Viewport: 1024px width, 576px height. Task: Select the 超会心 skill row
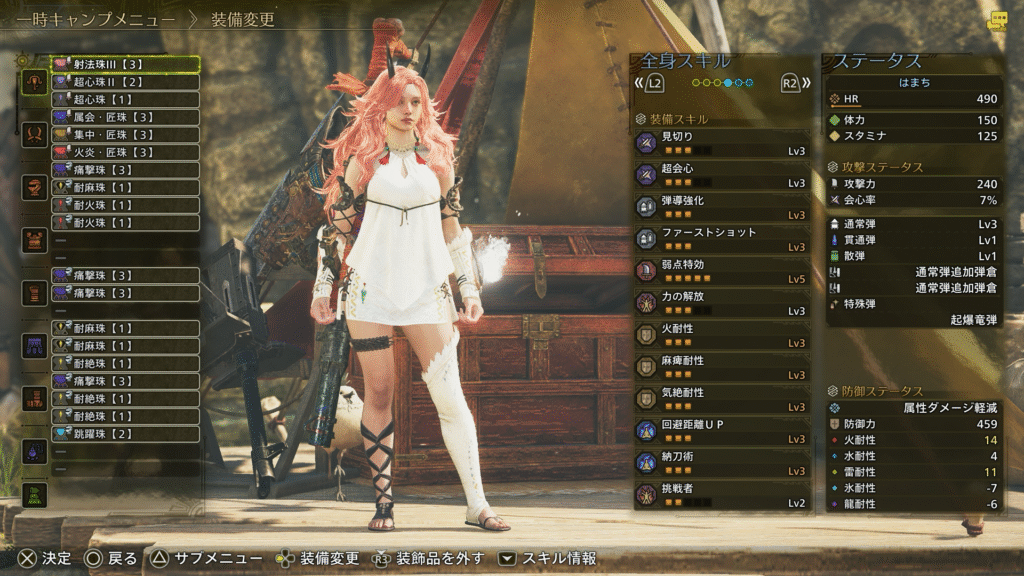tap(722, 175)
